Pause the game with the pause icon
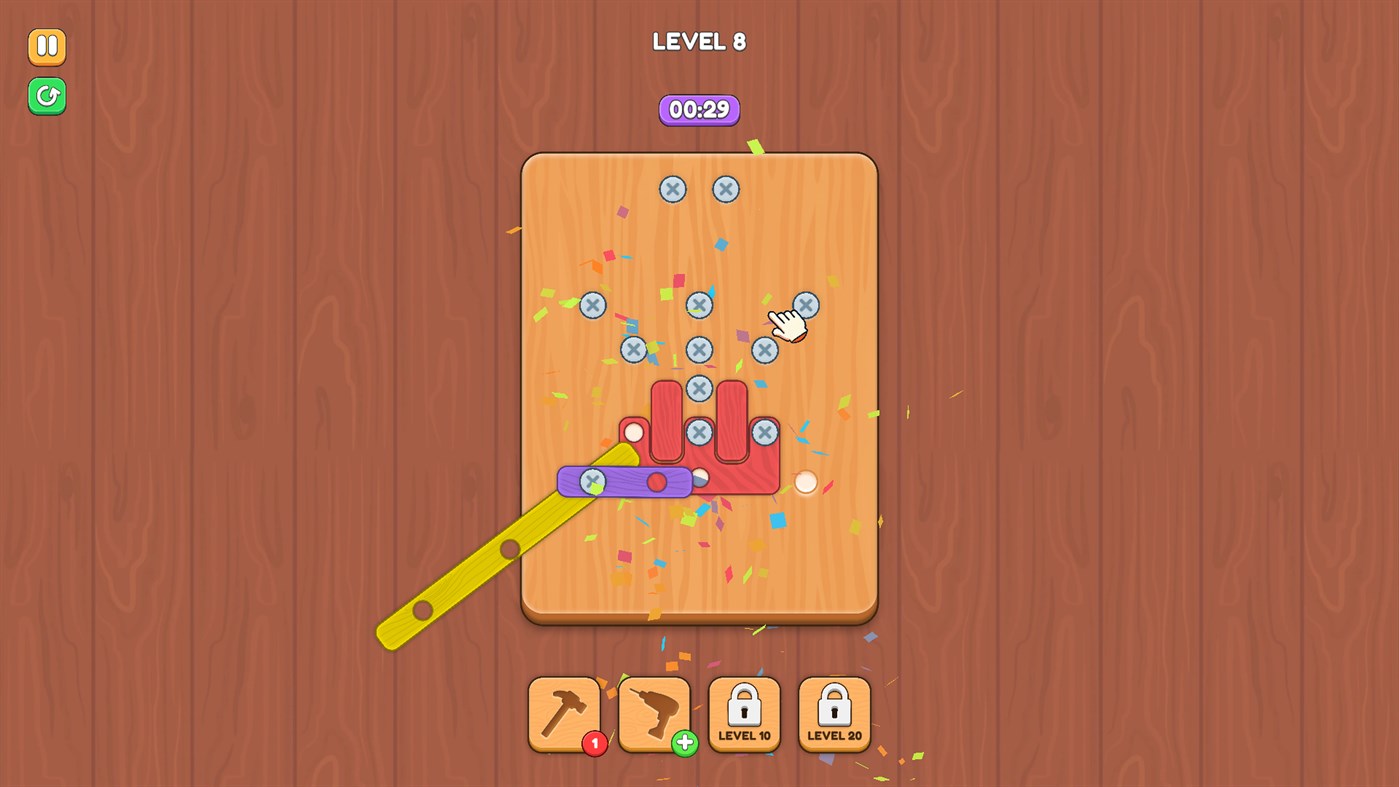Screen dimensions: 1399x787 pyautogui.click(x=46, y=46)
